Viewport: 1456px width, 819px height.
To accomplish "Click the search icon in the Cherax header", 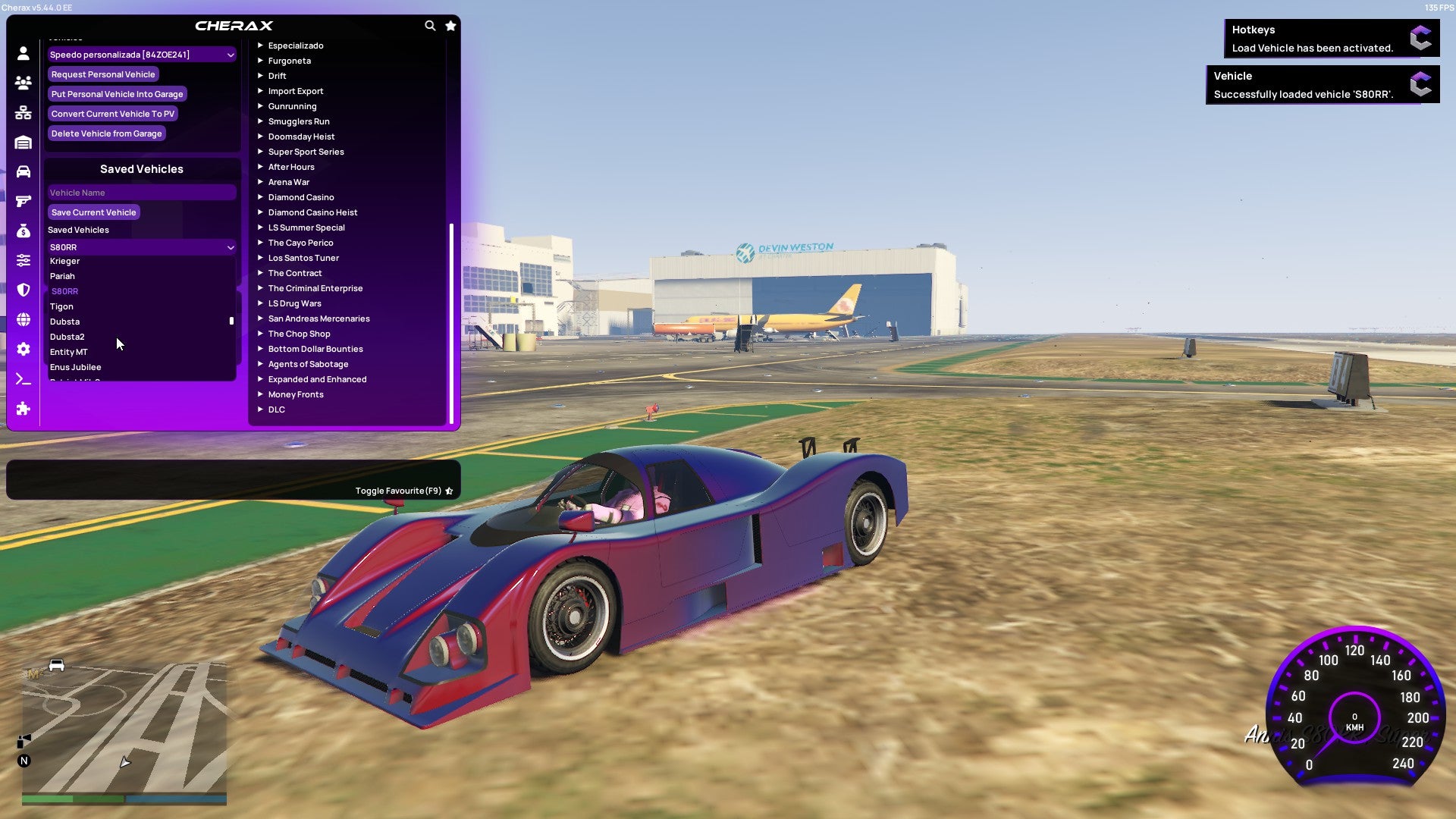I will tap(430, 25).
